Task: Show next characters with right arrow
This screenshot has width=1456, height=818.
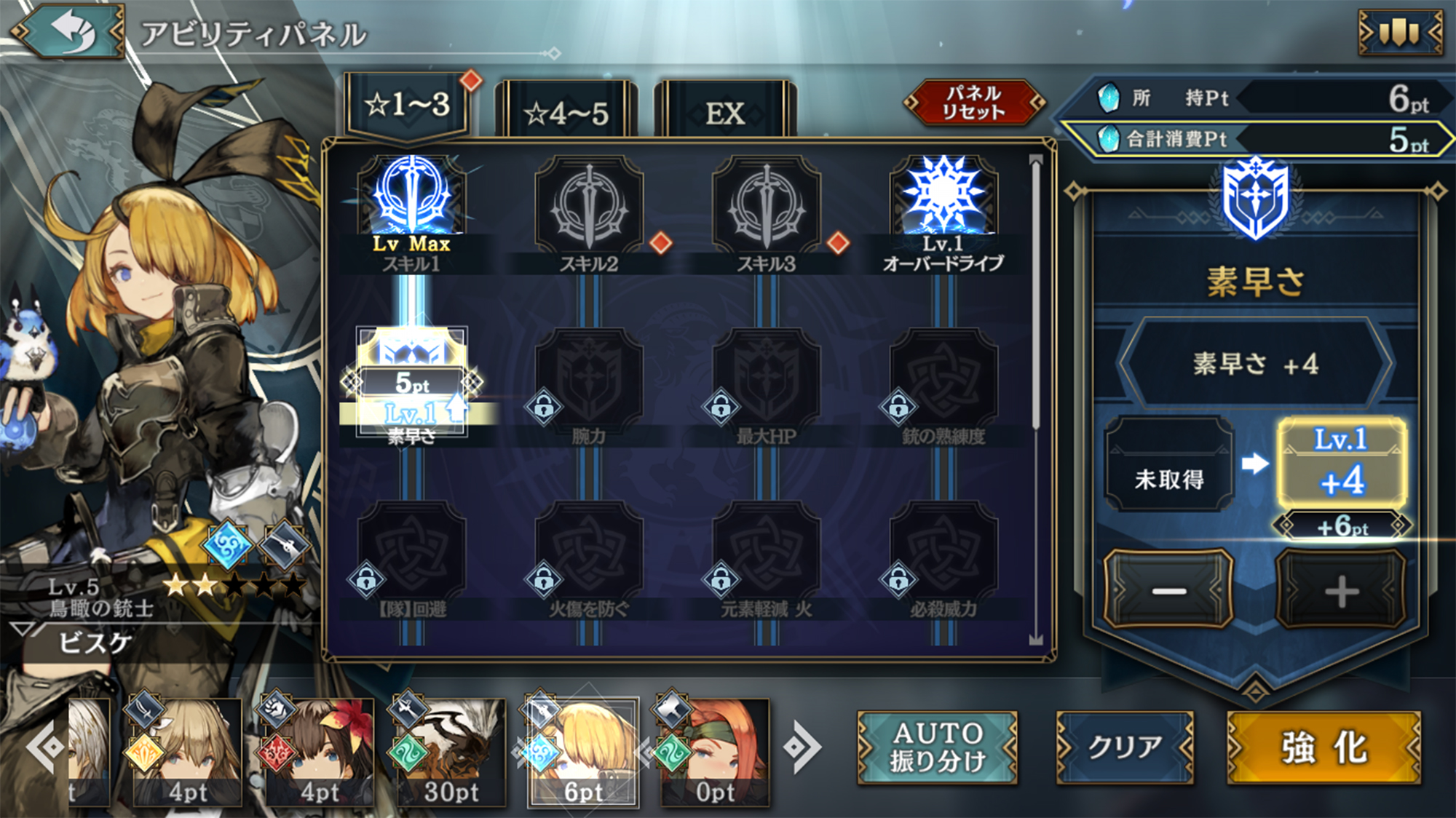Action: [802, 747]
